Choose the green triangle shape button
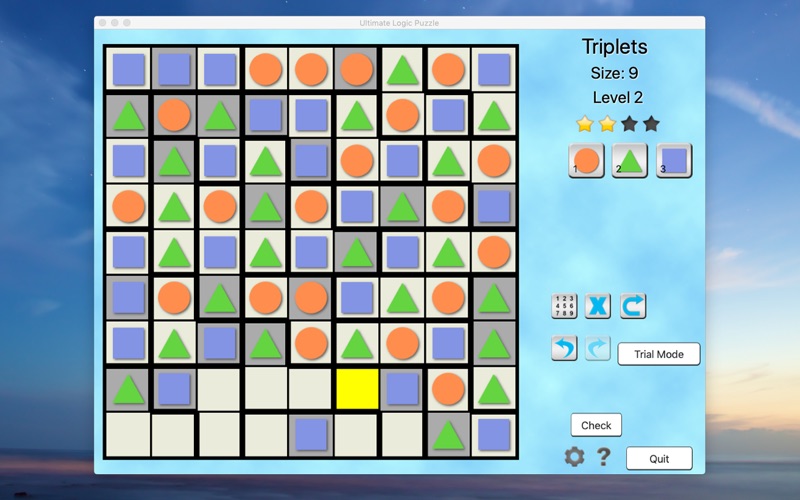 [x=630, y=160]
